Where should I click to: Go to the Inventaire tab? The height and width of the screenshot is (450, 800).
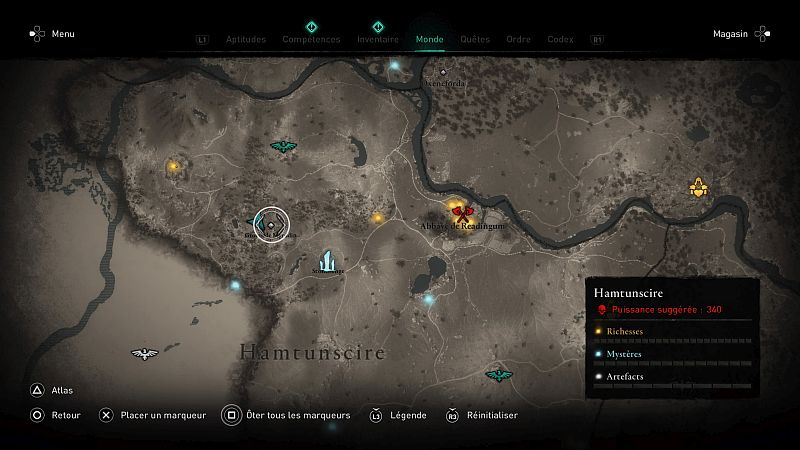tap(378, 40)
